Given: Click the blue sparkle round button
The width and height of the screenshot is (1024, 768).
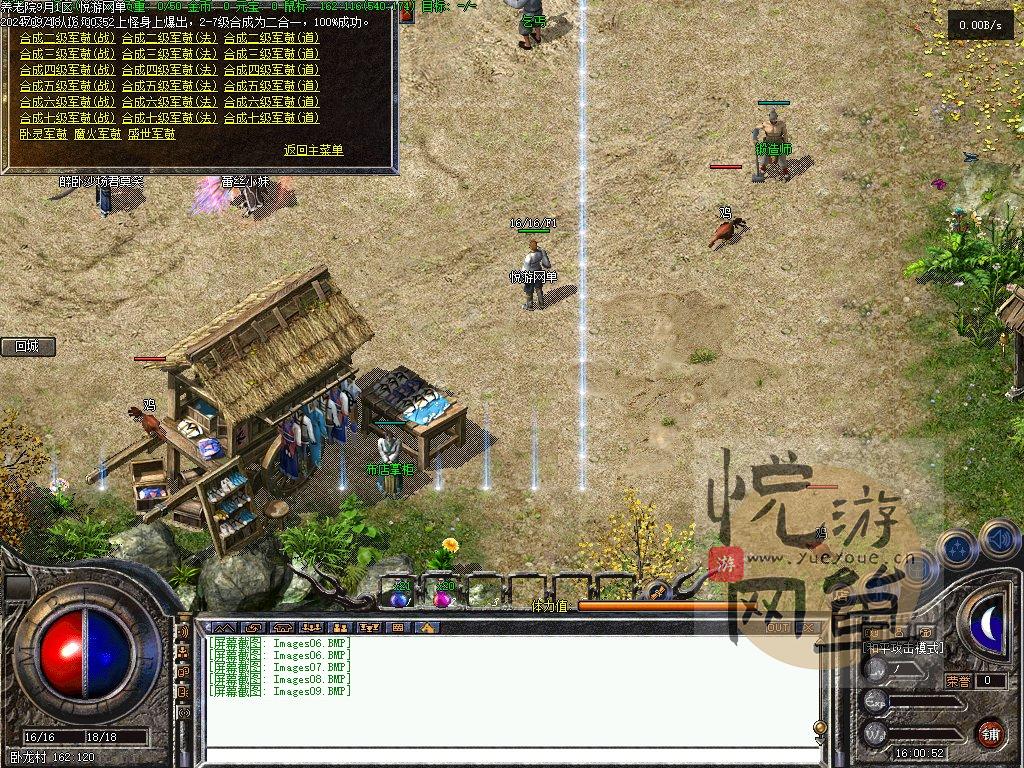Looking at the screenshot, I should pos(958,550).
